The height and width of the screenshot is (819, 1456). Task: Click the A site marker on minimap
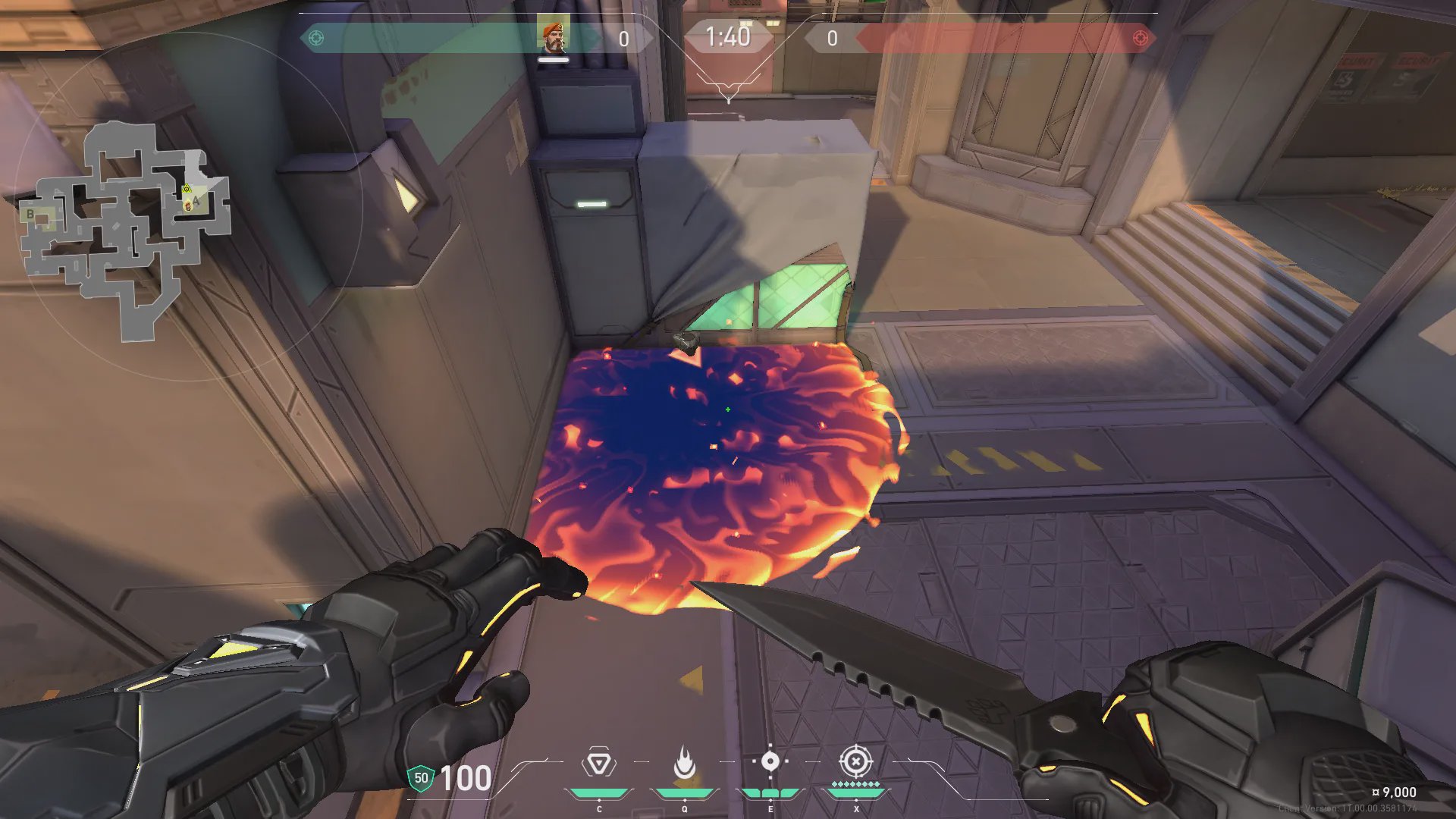196,201
